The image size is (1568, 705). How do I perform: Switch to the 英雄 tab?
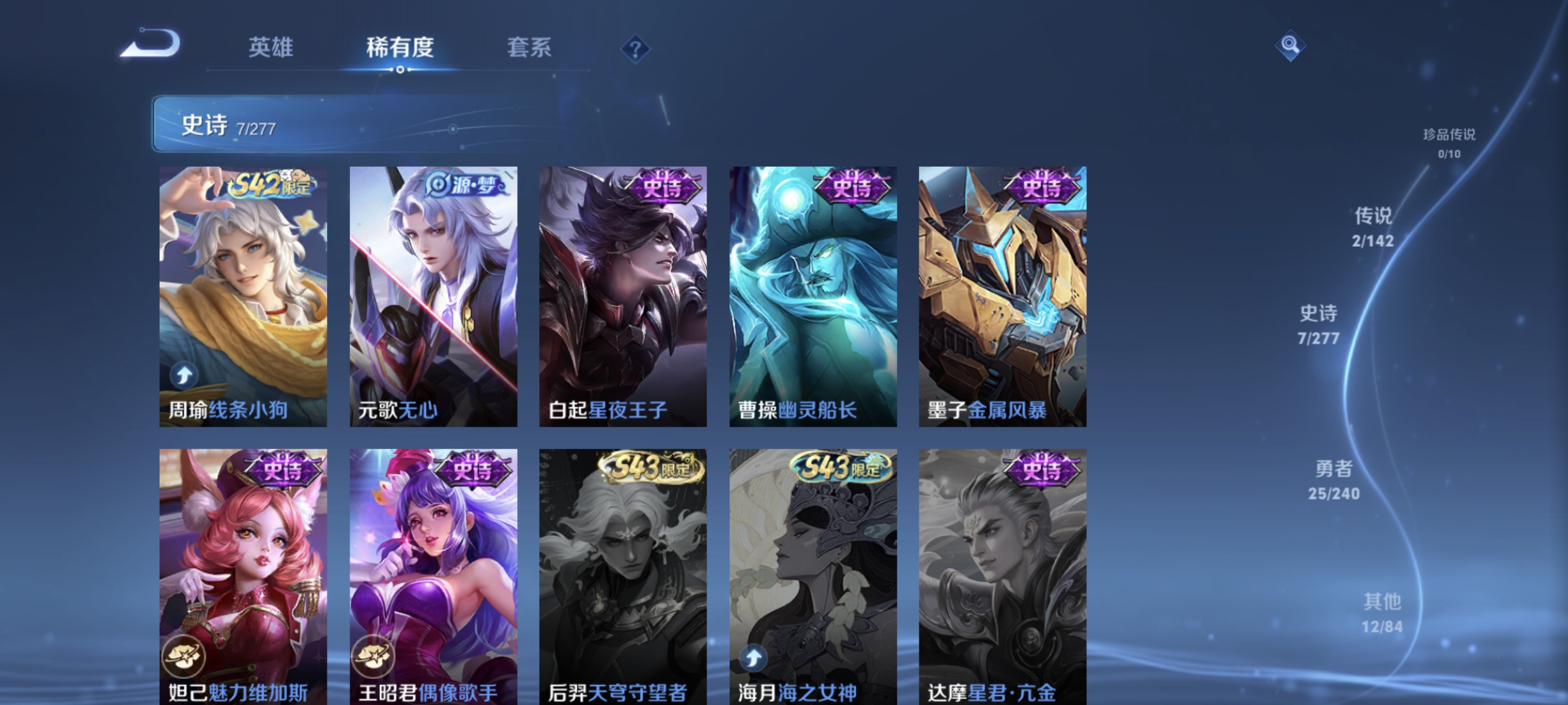tap(271, 48)
